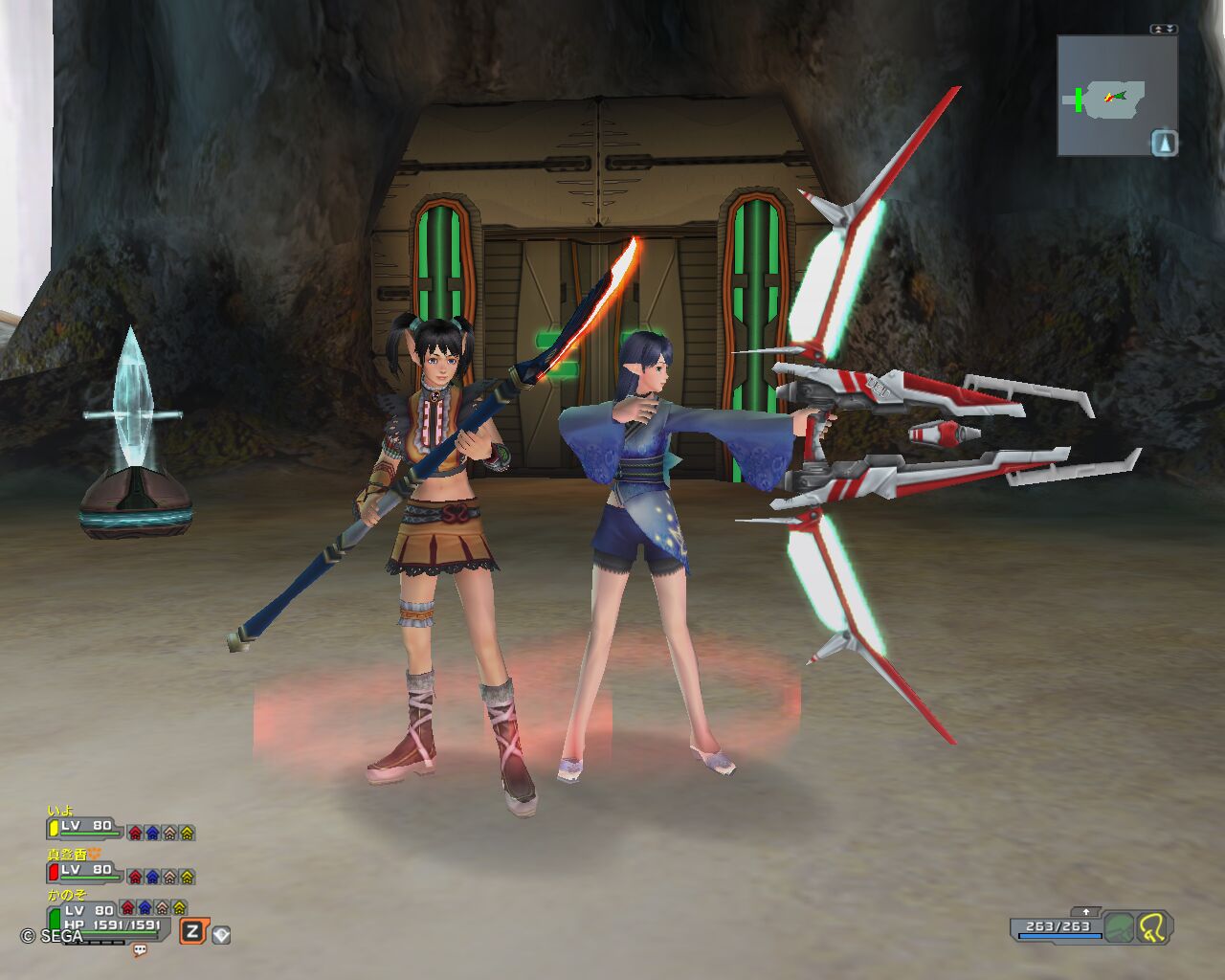Click the glowing compass arrow on minimap
Screen dimensions: 1225x980
tap(1164, 144)
